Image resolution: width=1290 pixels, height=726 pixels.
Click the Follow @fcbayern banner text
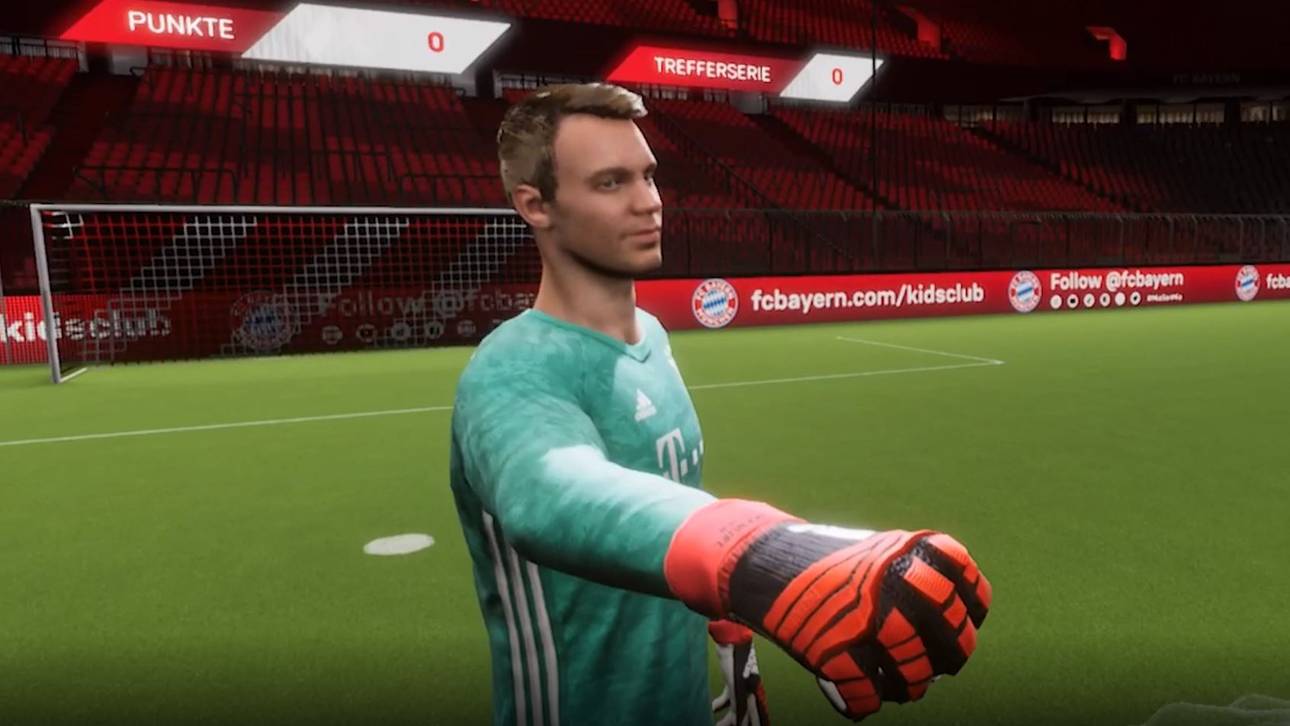pos(1117,280)
